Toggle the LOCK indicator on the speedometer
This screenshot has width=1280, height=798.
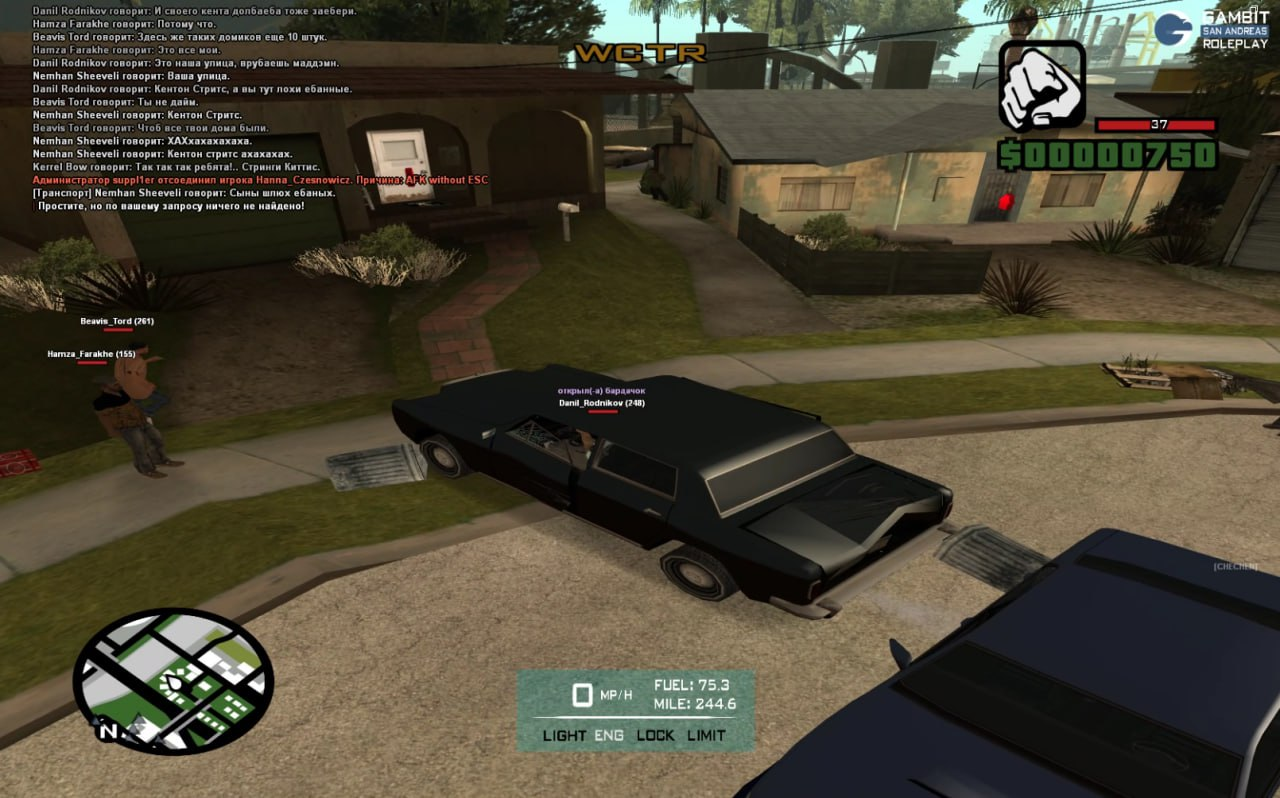click(655, 735)
